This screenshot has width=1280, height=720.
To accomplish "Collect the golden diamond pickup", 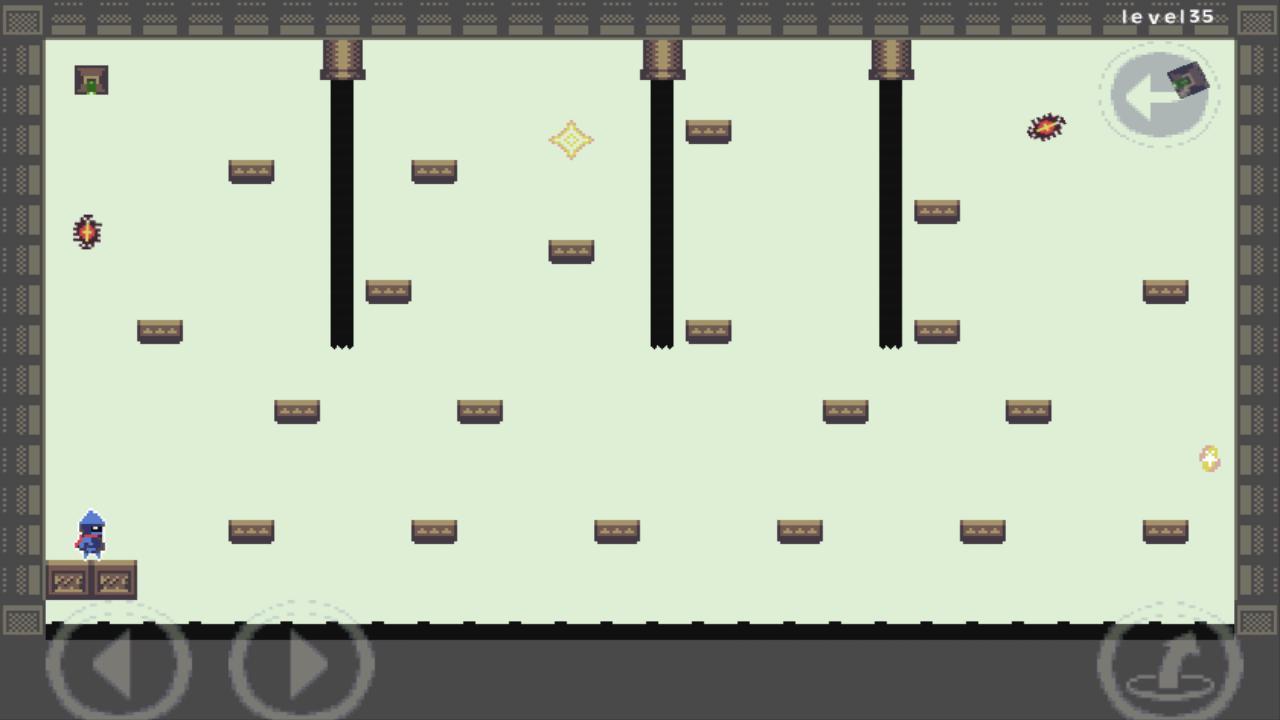I will tap(571, 140).
